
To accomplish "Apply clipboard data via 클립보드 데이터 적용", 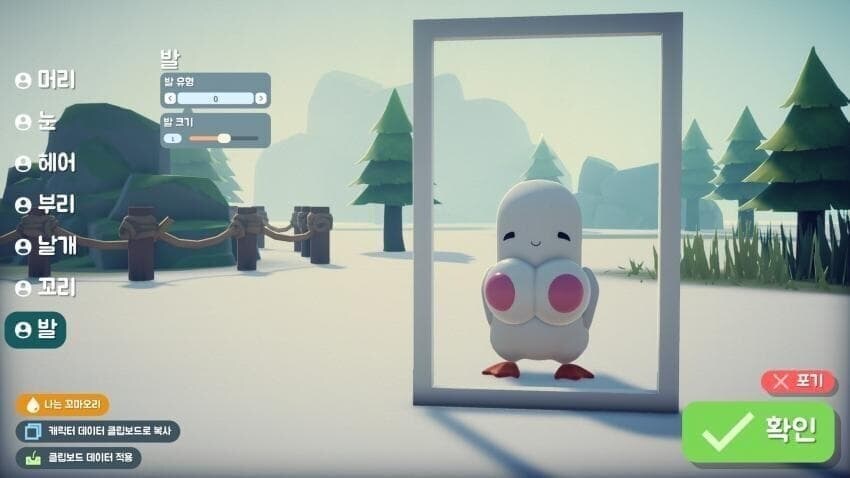I will (78, 458).
